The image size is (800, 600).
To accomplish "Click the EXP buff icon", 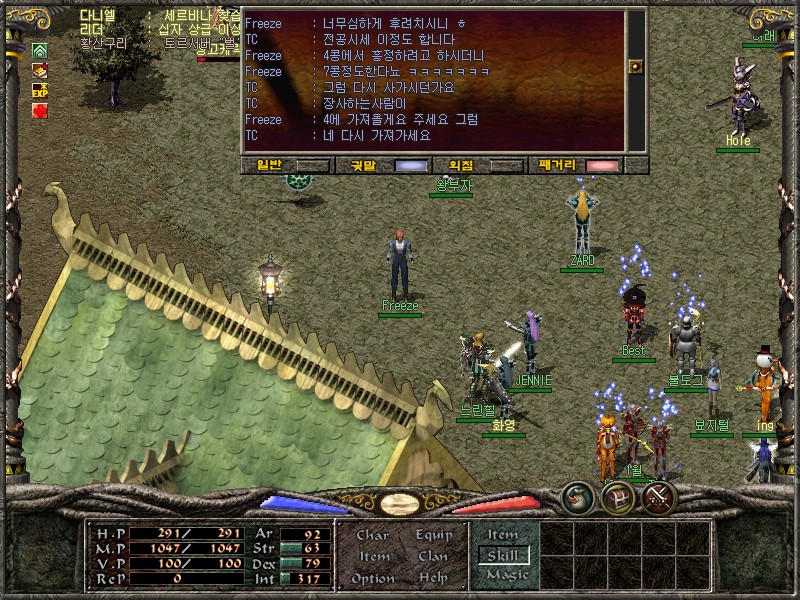I will pyautogui.click(x=40, y=90).
